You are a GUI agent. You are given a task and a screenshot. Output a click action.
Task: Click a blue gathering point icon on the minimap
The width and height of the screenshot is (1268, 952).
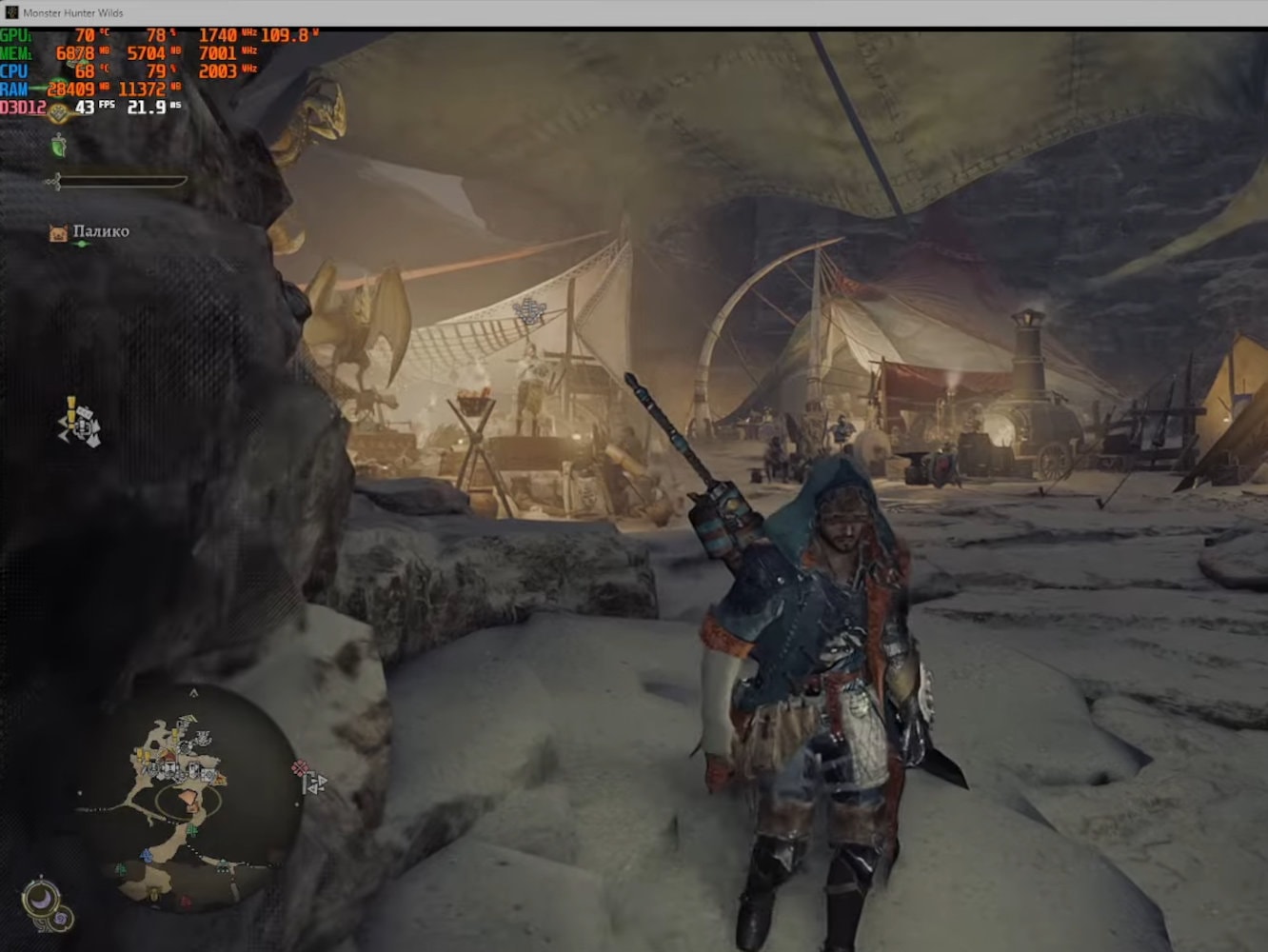pos(146,855)
